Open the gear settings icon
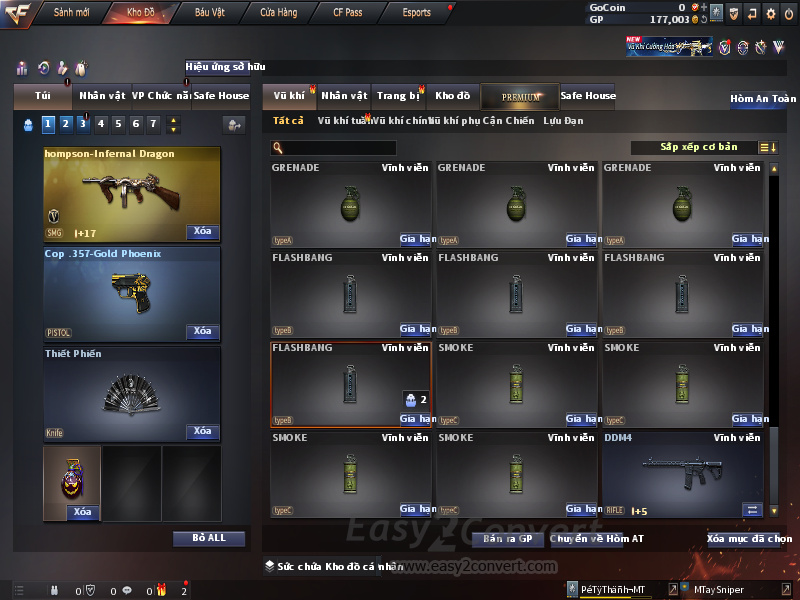The image size is (800, 600). pos(770,13)
